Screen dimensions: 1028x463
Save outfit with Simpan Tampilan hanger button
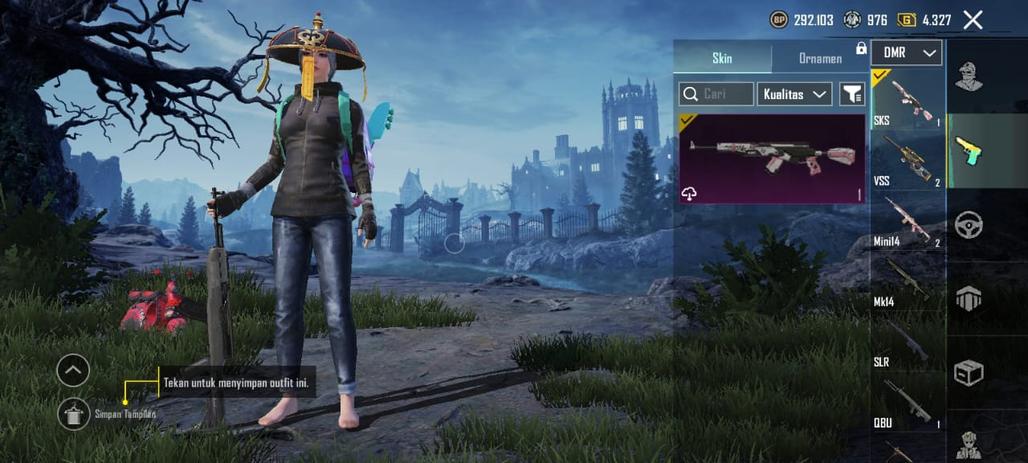click(x=73, y=413)
